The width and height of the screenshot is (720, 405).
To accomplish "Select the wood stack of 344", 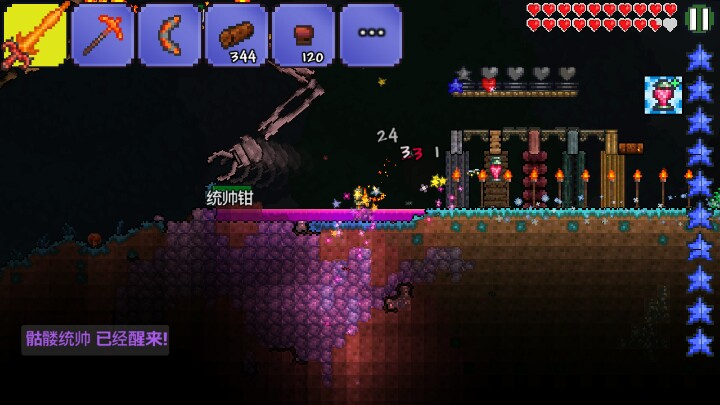I will [236, 35].
